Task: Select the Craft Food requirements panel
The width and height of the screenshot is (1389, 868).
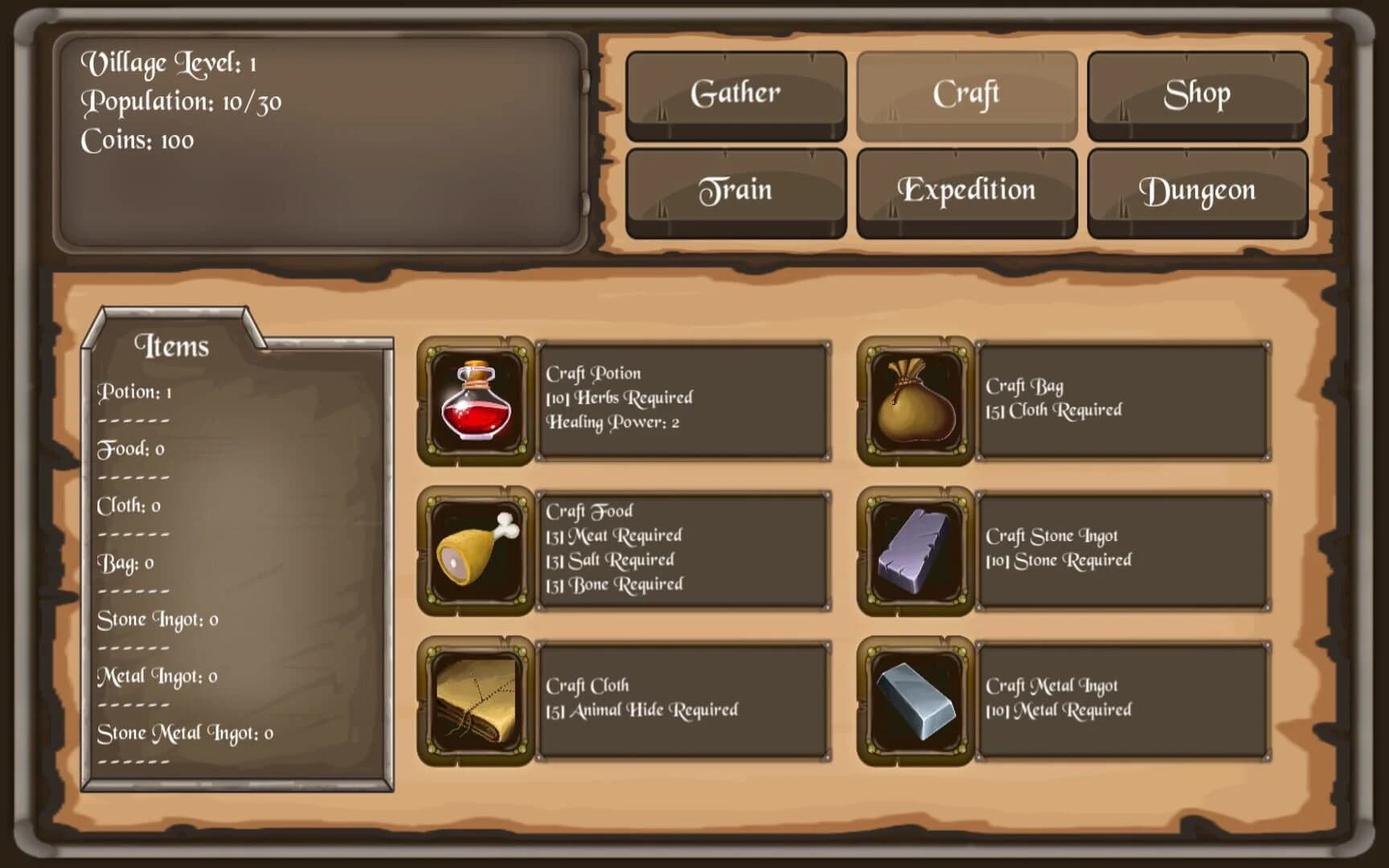Action: coord(685,548)
